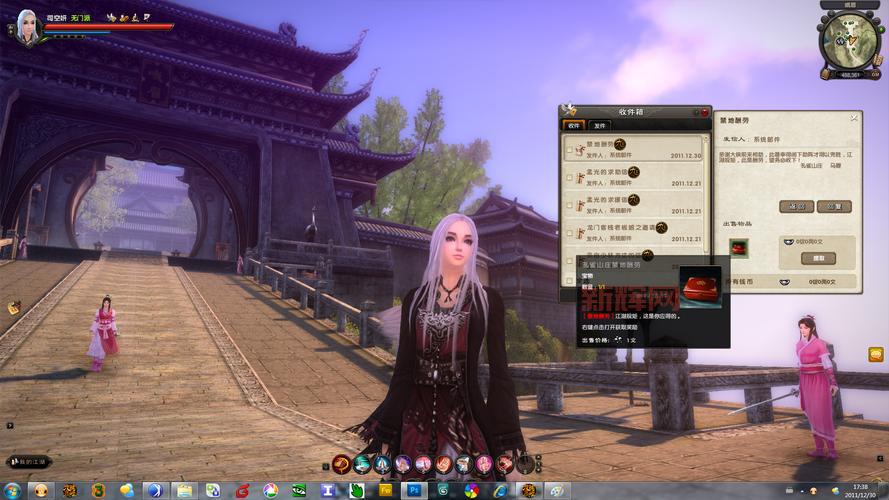Activate the red swirl skill on hotbar
889x500 pixels.
pyautogui.click(x=341, y=463)
